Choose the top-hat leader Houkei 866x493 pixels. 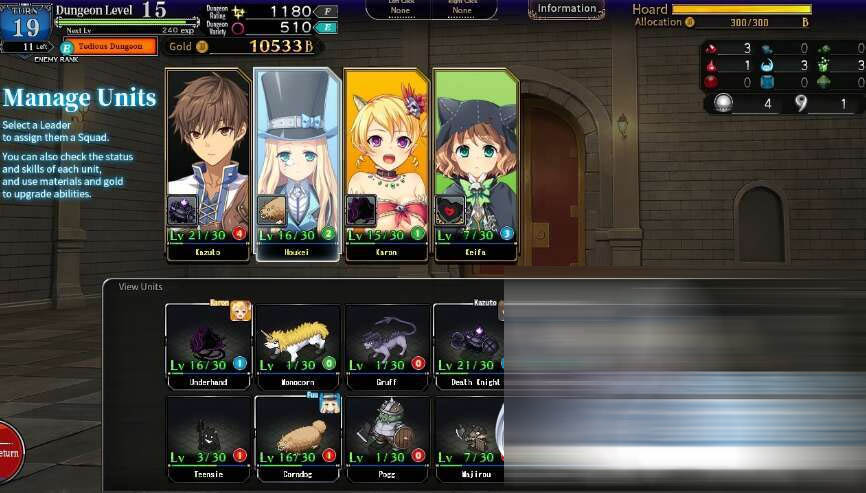tap(297, 160)
